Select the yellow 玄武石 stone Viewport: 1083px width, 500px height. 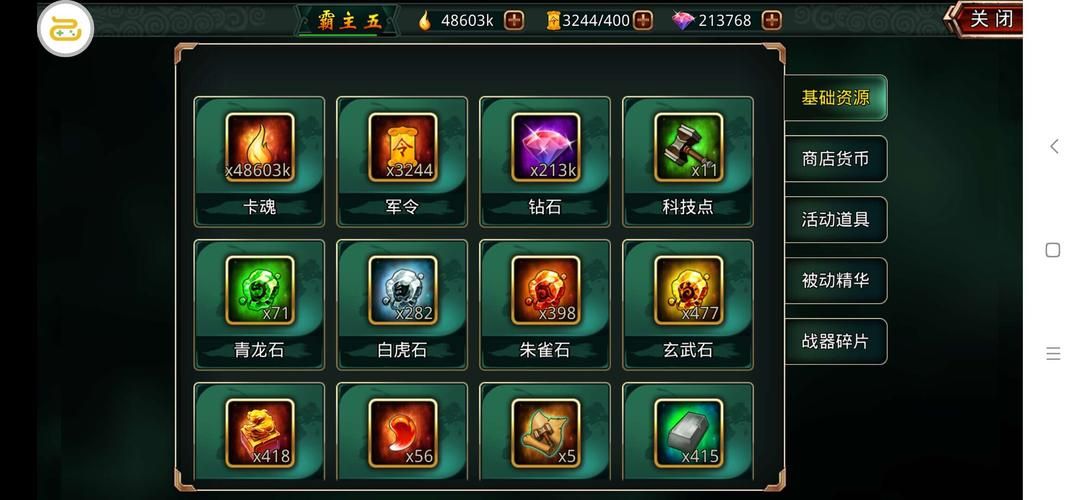point(688,303)
